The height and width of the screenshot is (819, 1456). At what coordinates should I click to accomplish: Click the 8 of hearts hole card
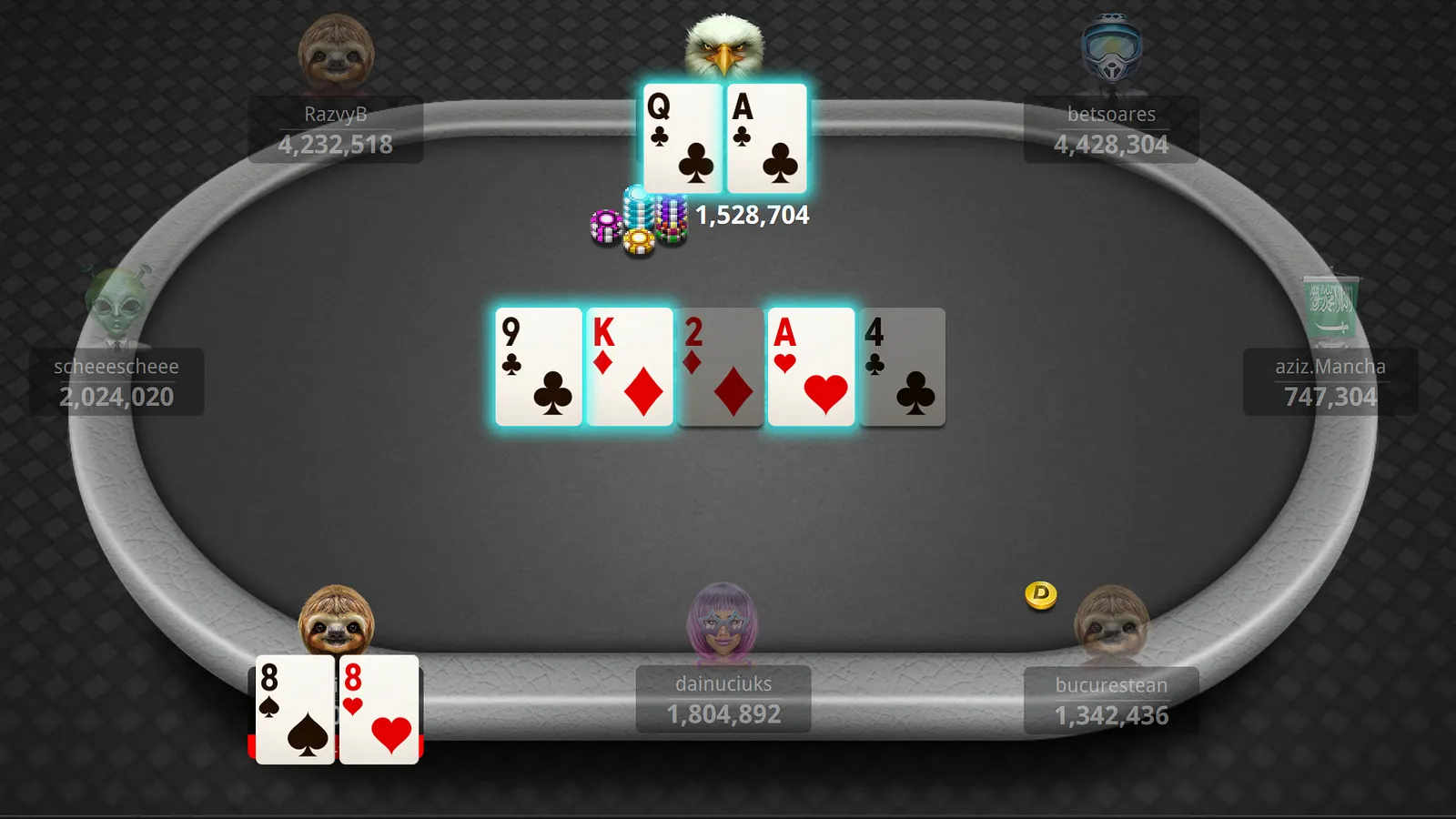tap(379, 710)
